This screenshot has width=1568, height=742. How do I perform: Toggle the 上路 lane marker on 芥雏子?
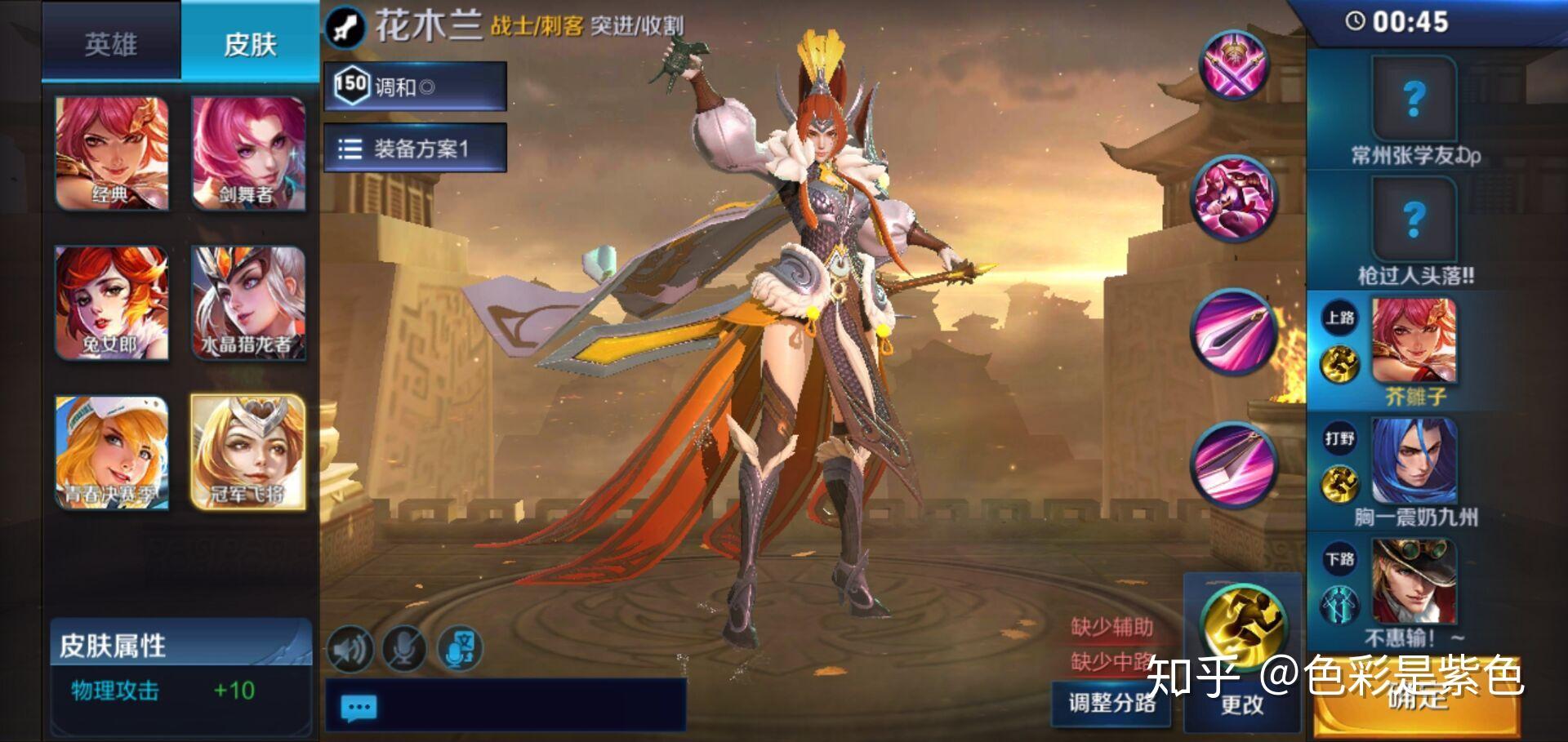[x=1340, y=318]
